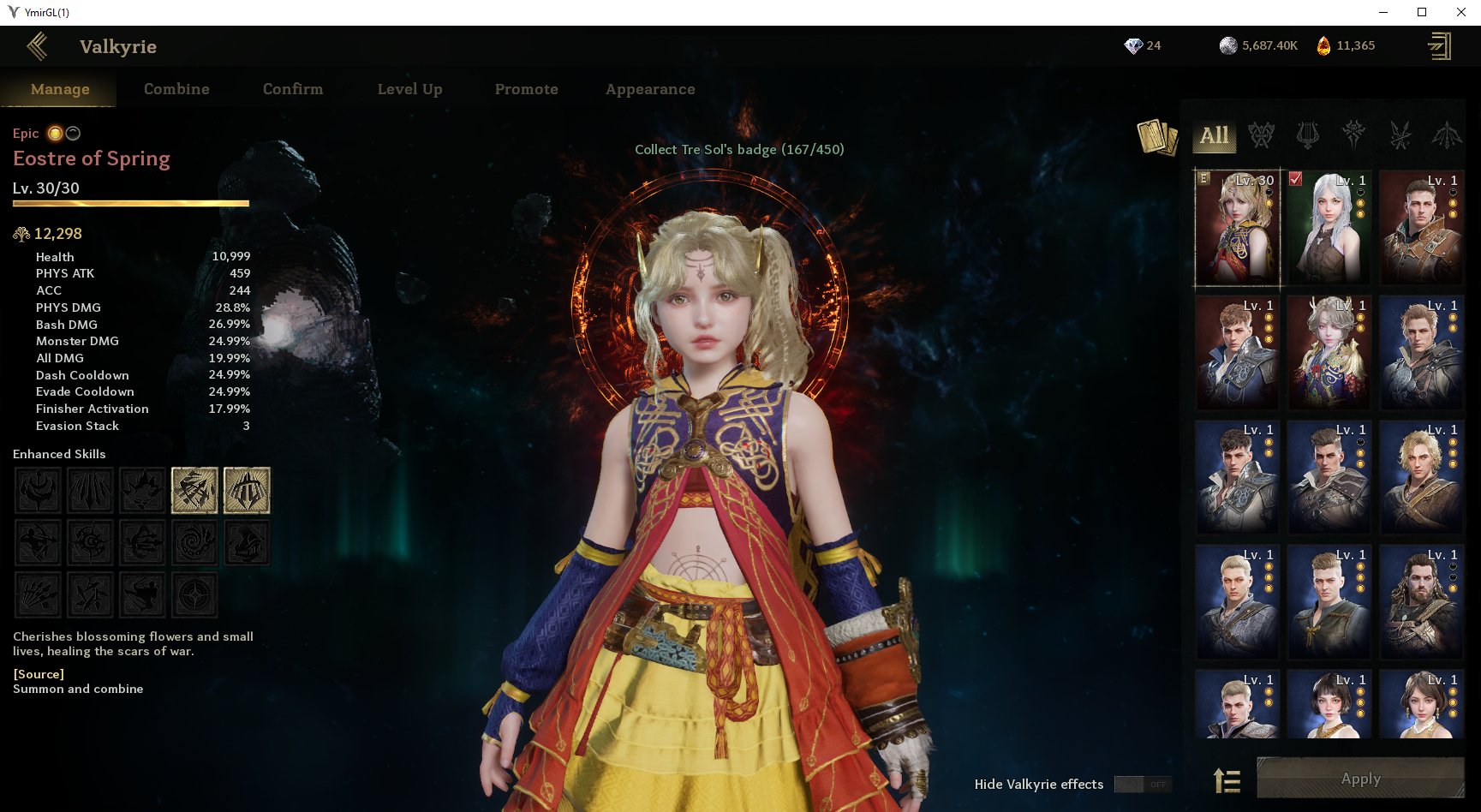The height and width of the screenshot is (812, 1481).
Task: Switch to the Combine tab
Action: point(176,89)
